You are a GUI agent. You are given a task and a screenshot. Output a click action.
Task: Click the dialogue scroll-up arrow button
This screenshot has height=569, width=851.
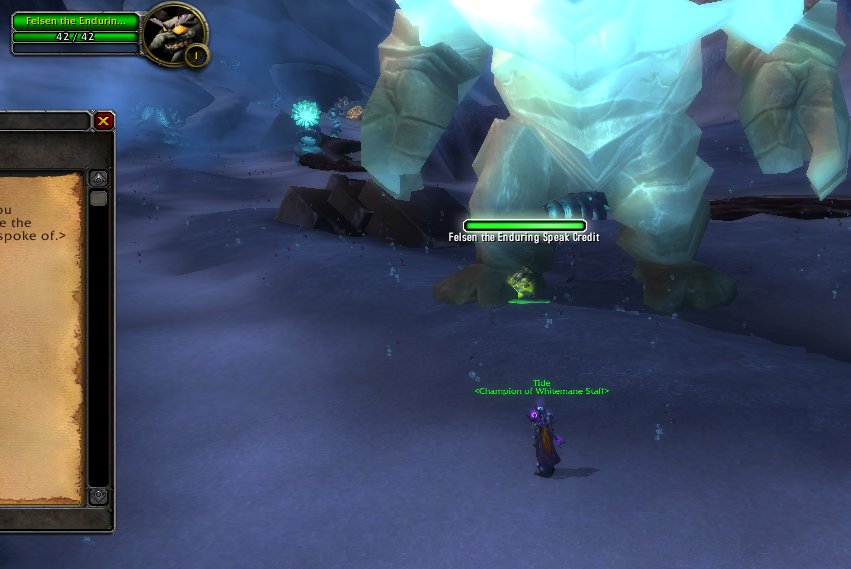(98, 178)
